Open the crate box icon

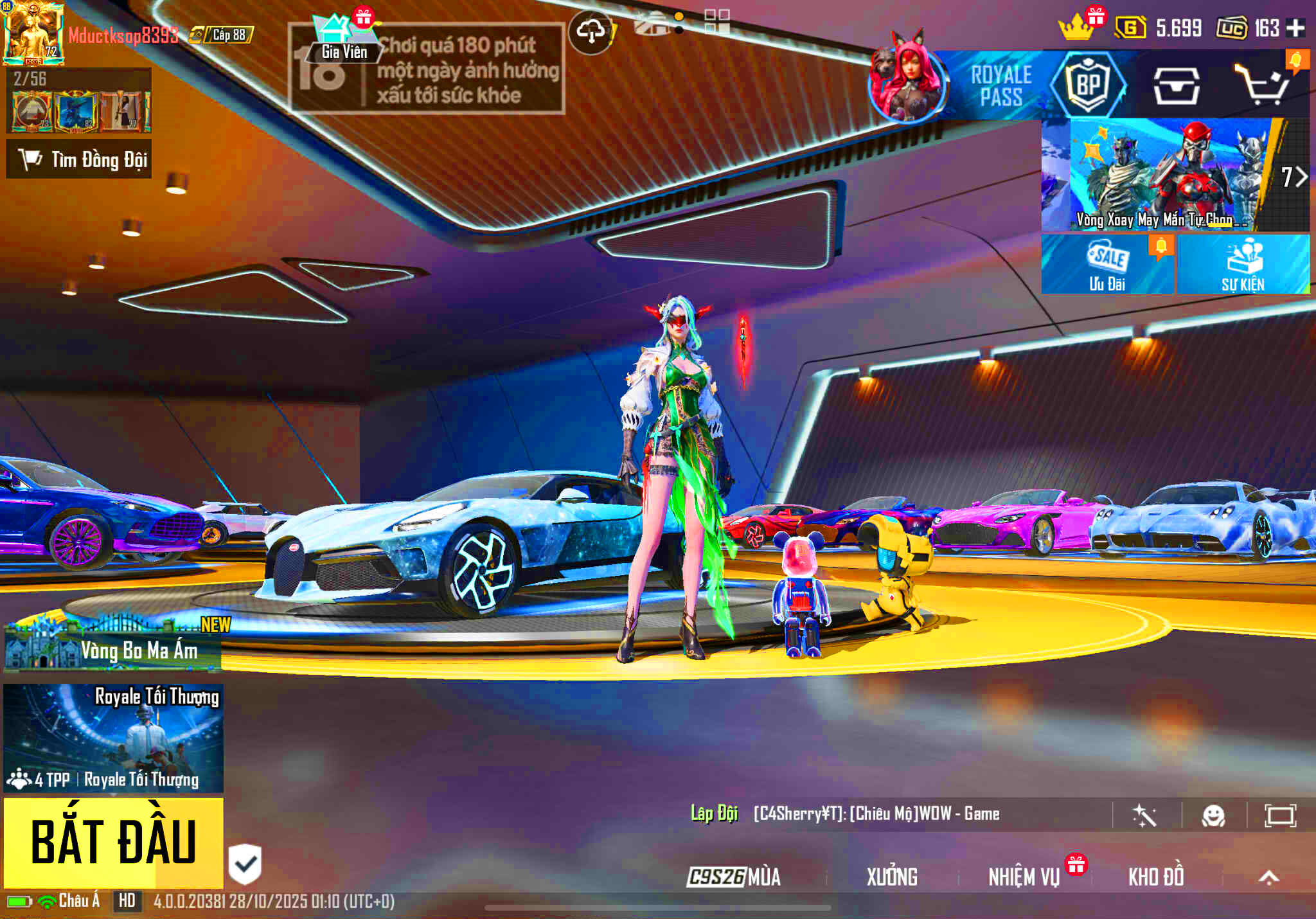(1176, 86)
